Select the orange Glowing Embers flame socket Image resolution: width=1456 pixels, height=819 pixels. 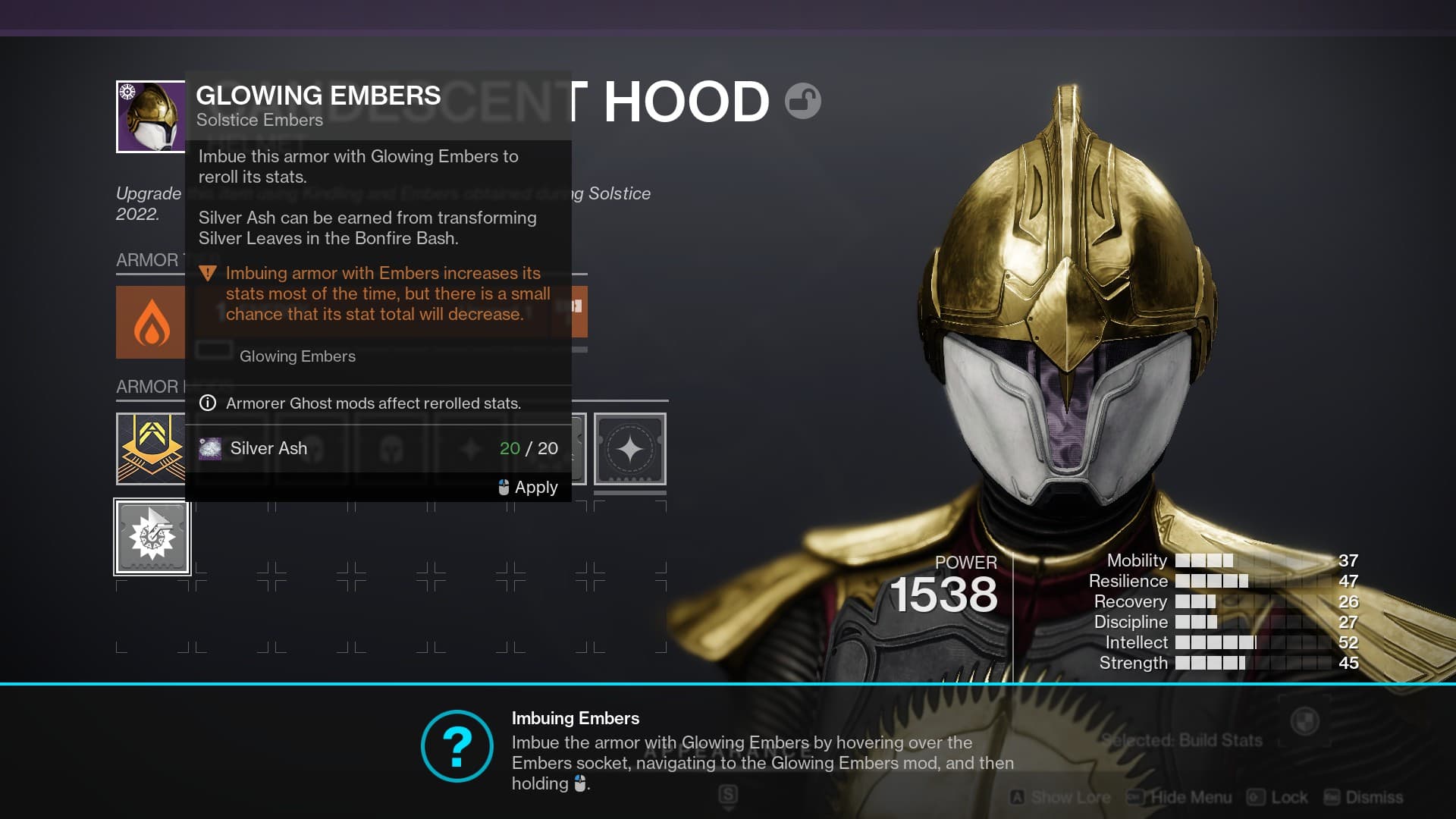(151, 322)
